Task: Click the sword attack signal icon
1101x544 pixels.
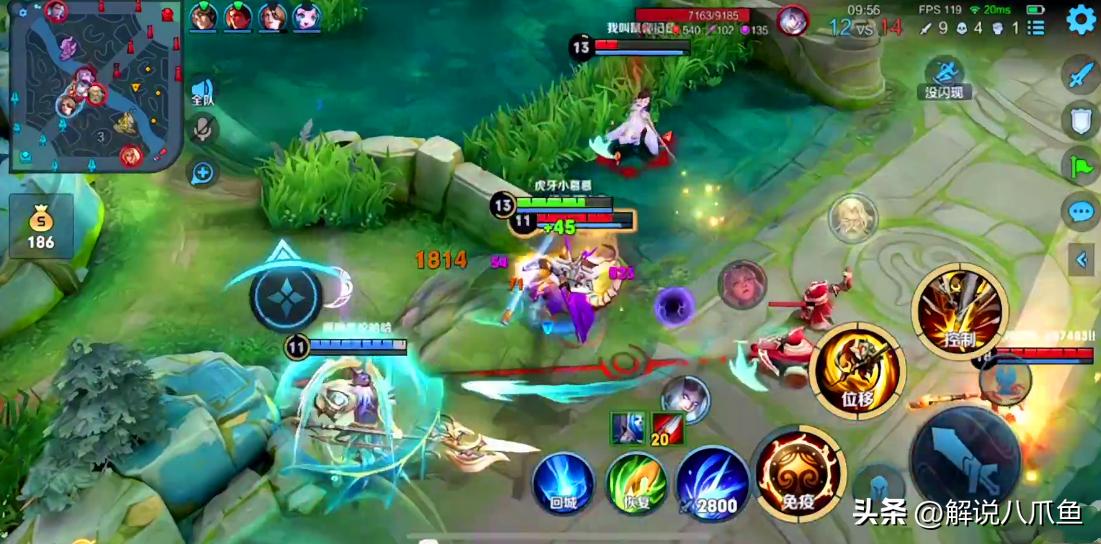Action: click(x=1081, y=73)
